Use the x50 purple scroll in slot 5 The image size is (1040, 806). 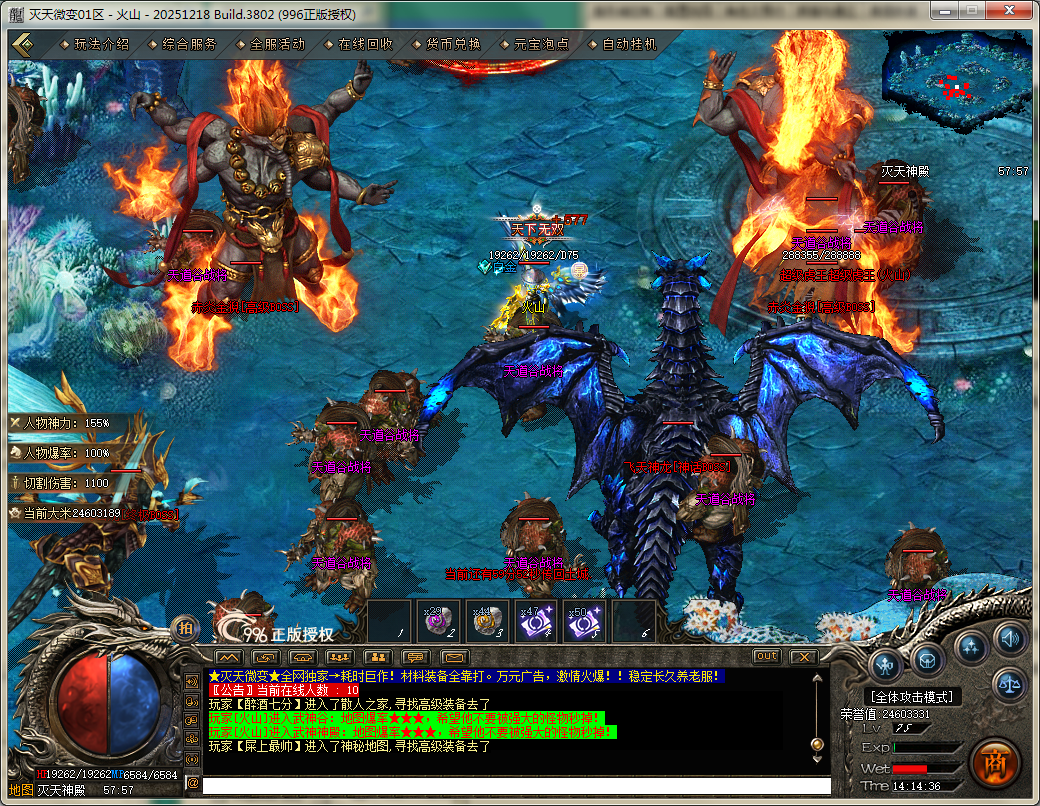coord(585,622)
